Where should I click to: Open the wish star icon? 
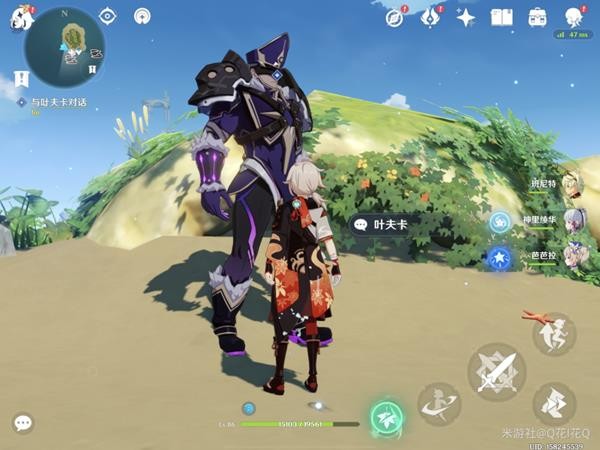pos(466,17)
